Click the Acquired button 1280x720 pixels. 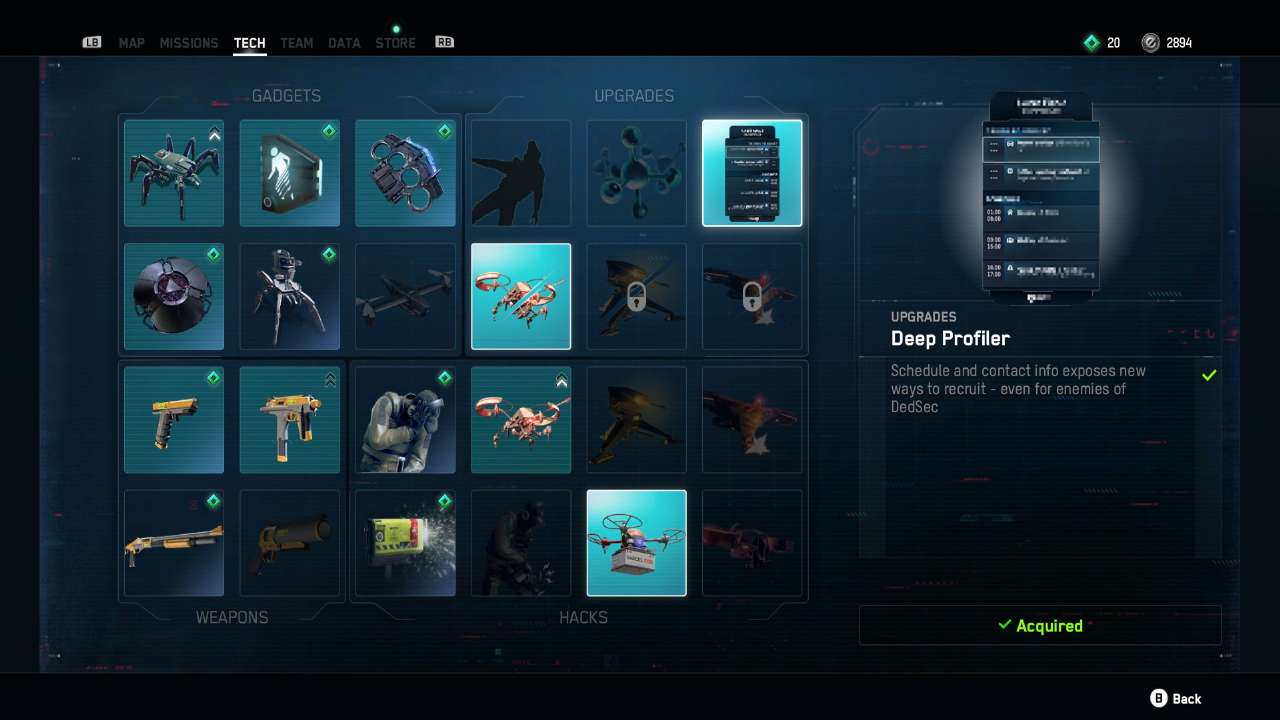coord(1040,625)
